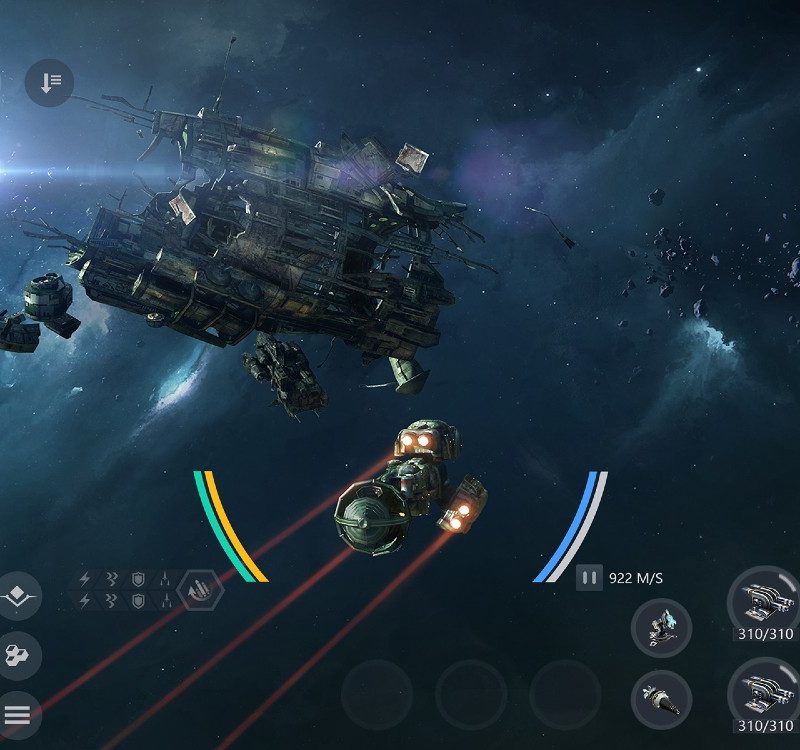Open the diamond-shaped overview button
This screenshot has width=800, height=750.
click(16, 597)
